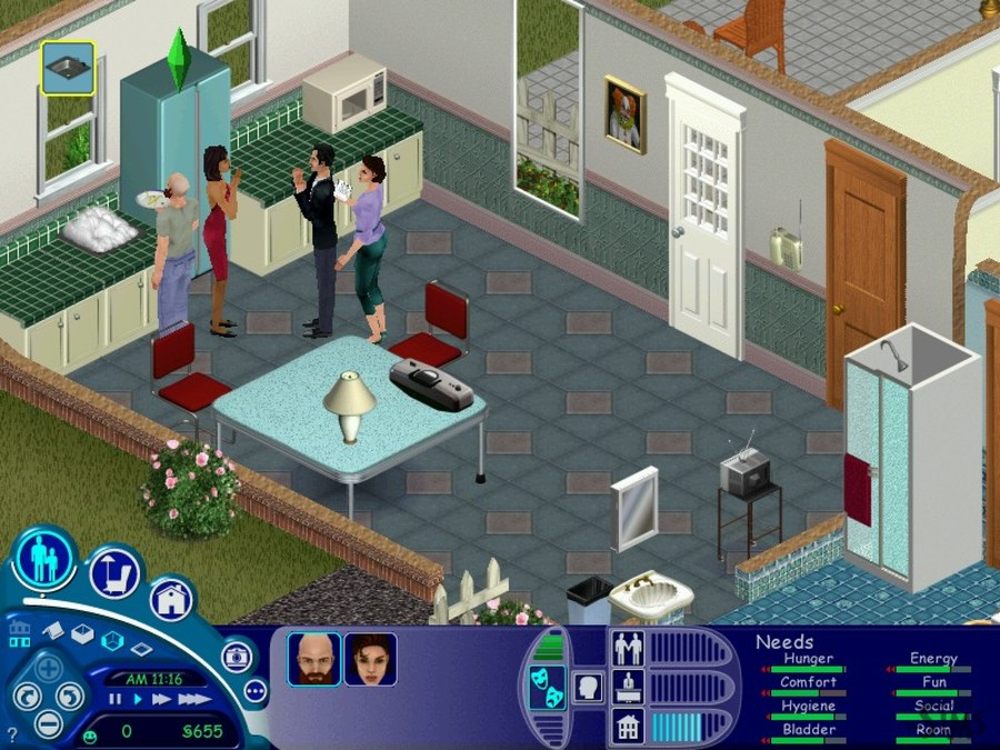
Task: Zoom in with the plus button
Action: [47, 667]
